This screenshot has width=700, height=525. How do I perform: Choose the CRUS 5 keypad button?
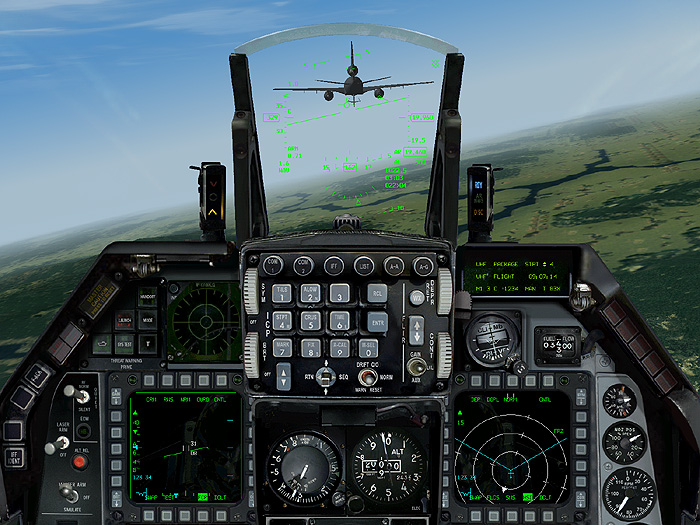tap(311, 321)
